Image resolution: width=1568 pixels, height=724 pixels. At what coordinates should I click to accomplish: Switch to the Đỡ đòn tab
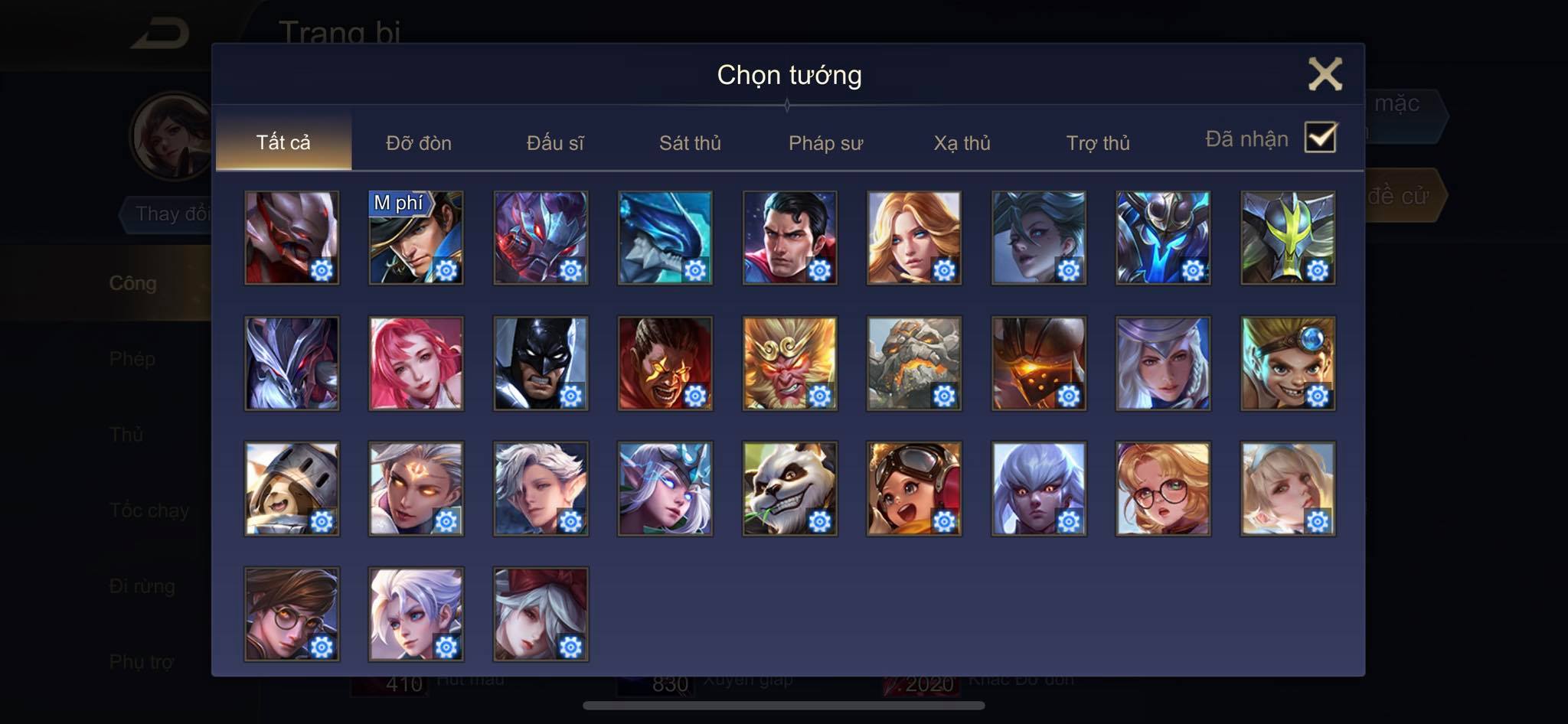[x=418, y=143]
